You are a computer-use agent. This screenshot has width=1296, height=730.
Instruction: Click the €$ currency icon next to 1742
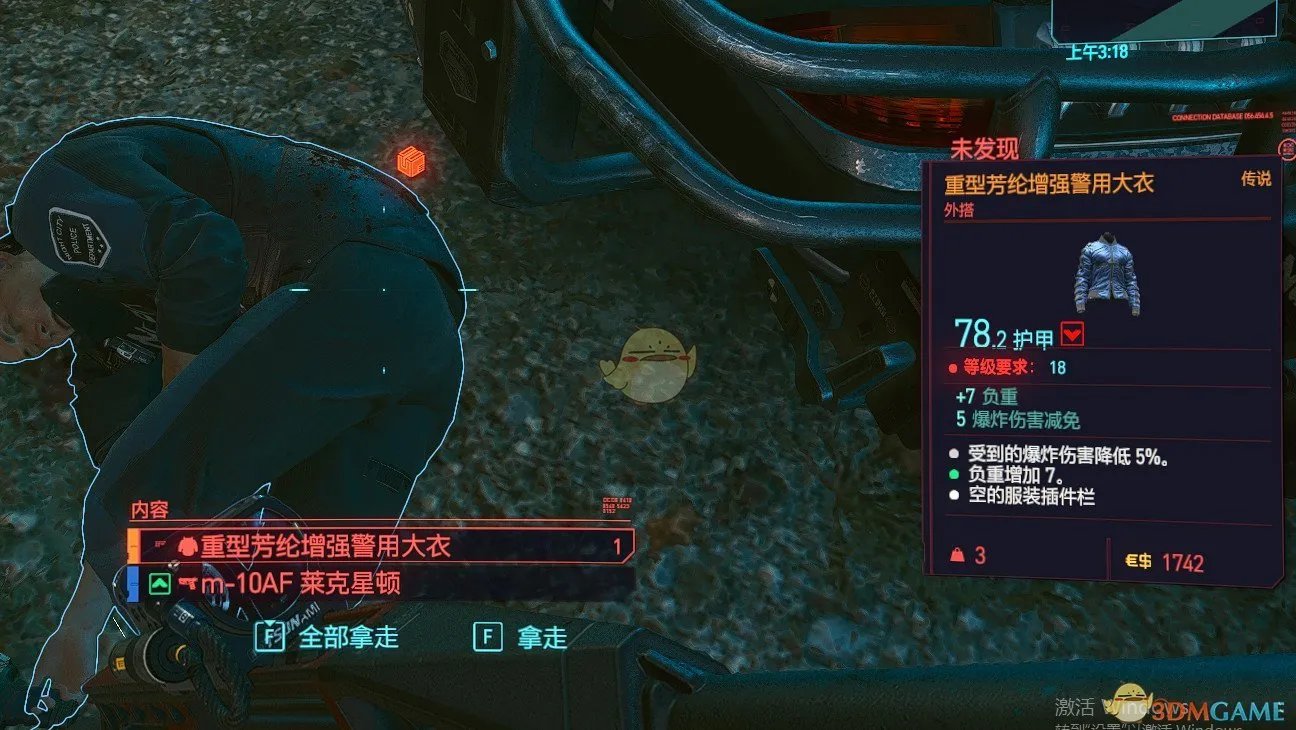[x=1137, y=560]
